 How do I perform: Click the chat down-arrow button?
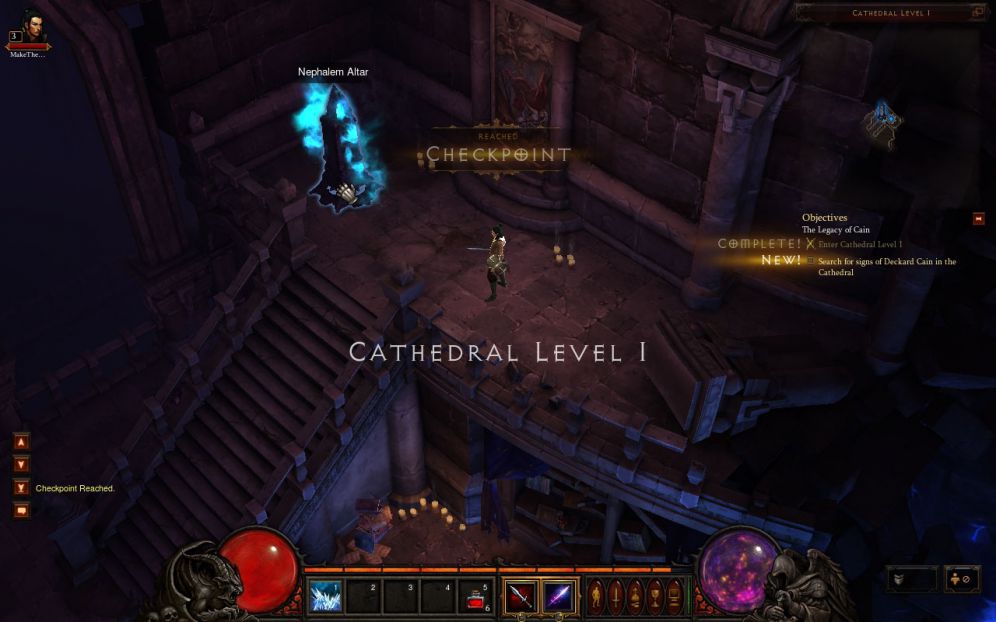21,464
